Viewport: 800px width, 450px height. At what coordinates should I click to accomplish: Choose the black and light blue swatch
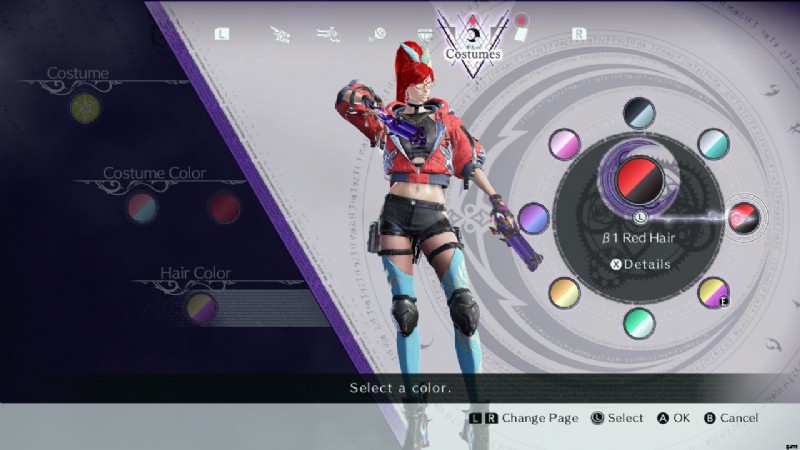point(639,112)
